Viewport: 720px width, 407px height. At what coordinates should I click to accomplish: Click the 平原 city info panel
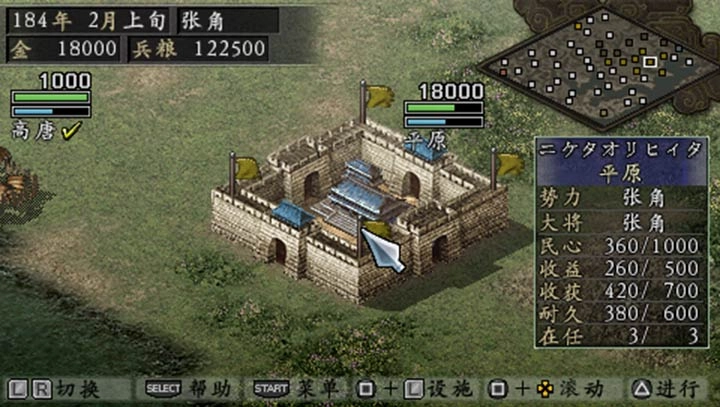621,242
